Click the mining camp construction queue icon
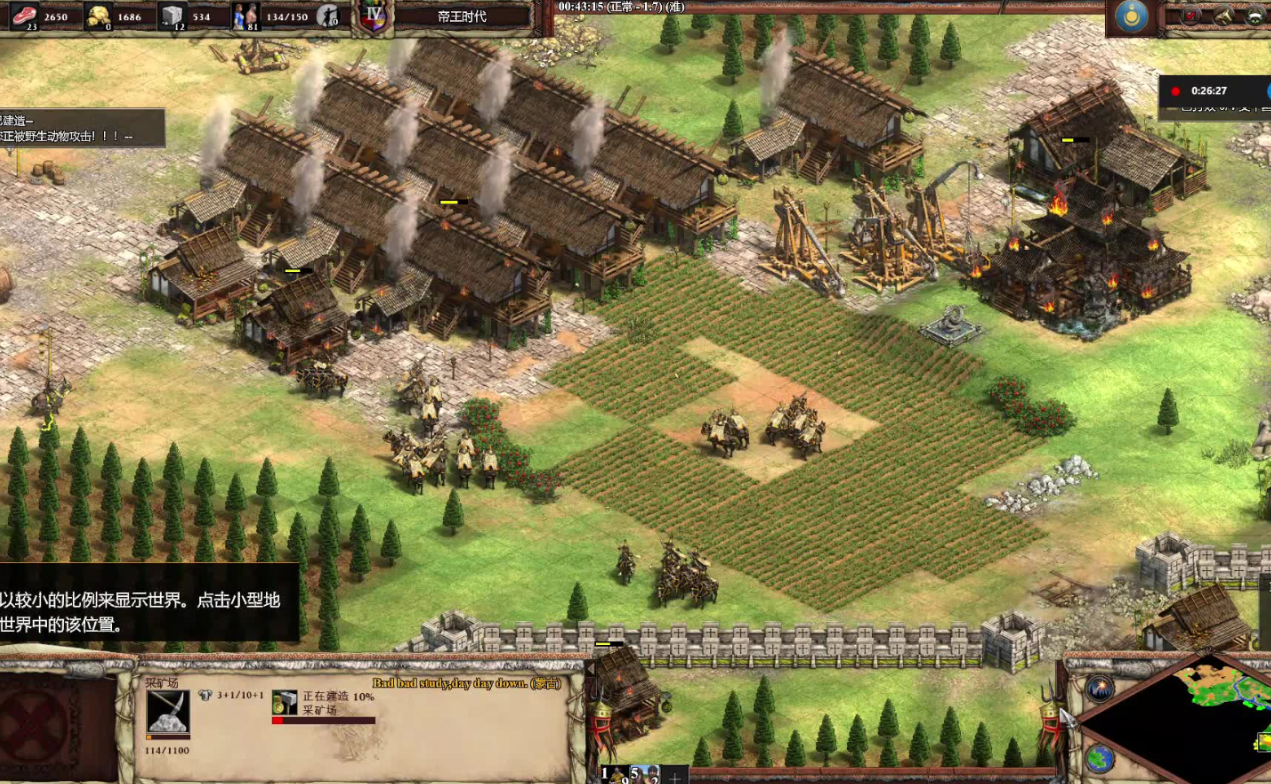 (285, 702)
